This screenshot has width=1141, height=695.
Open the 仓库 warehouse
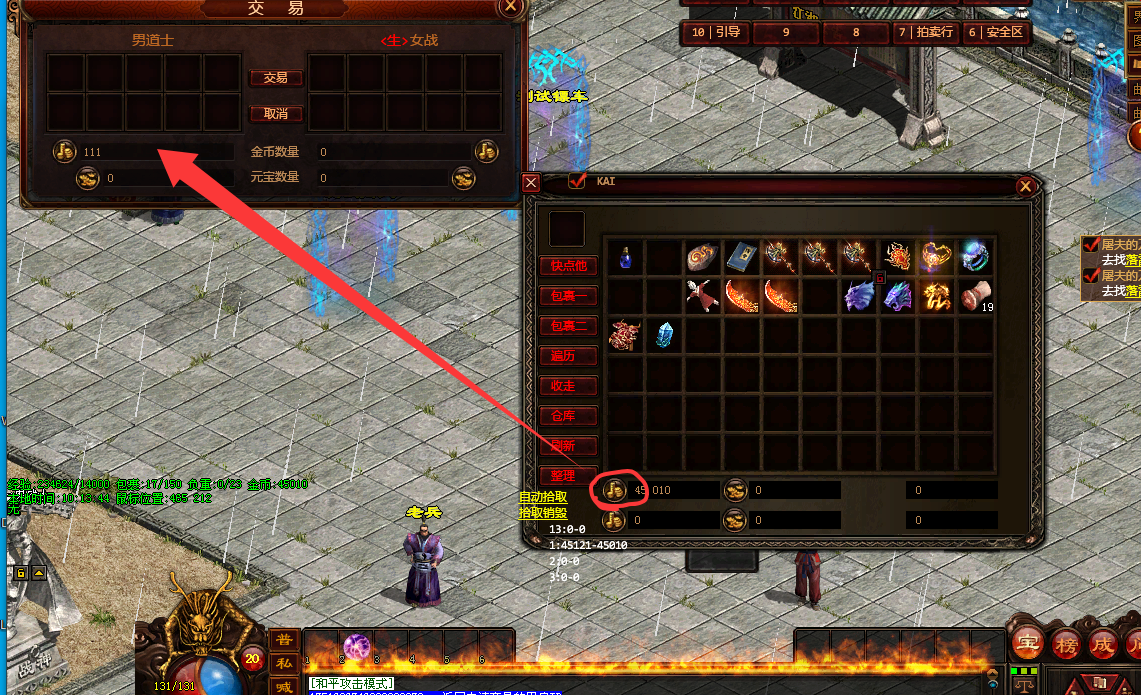[568, 416]
